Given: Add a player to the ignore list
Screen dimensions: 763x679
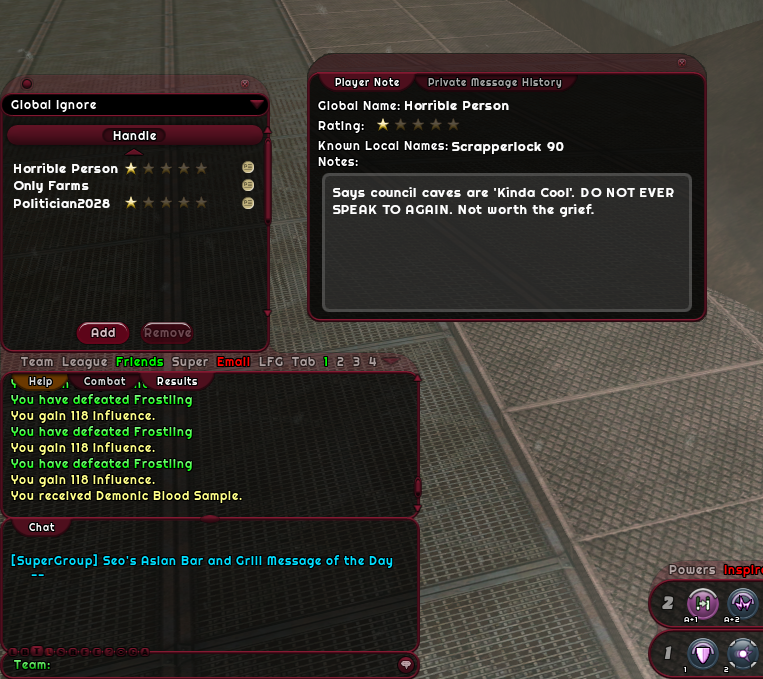Looking at the screenshot, I should pos(103,333).
